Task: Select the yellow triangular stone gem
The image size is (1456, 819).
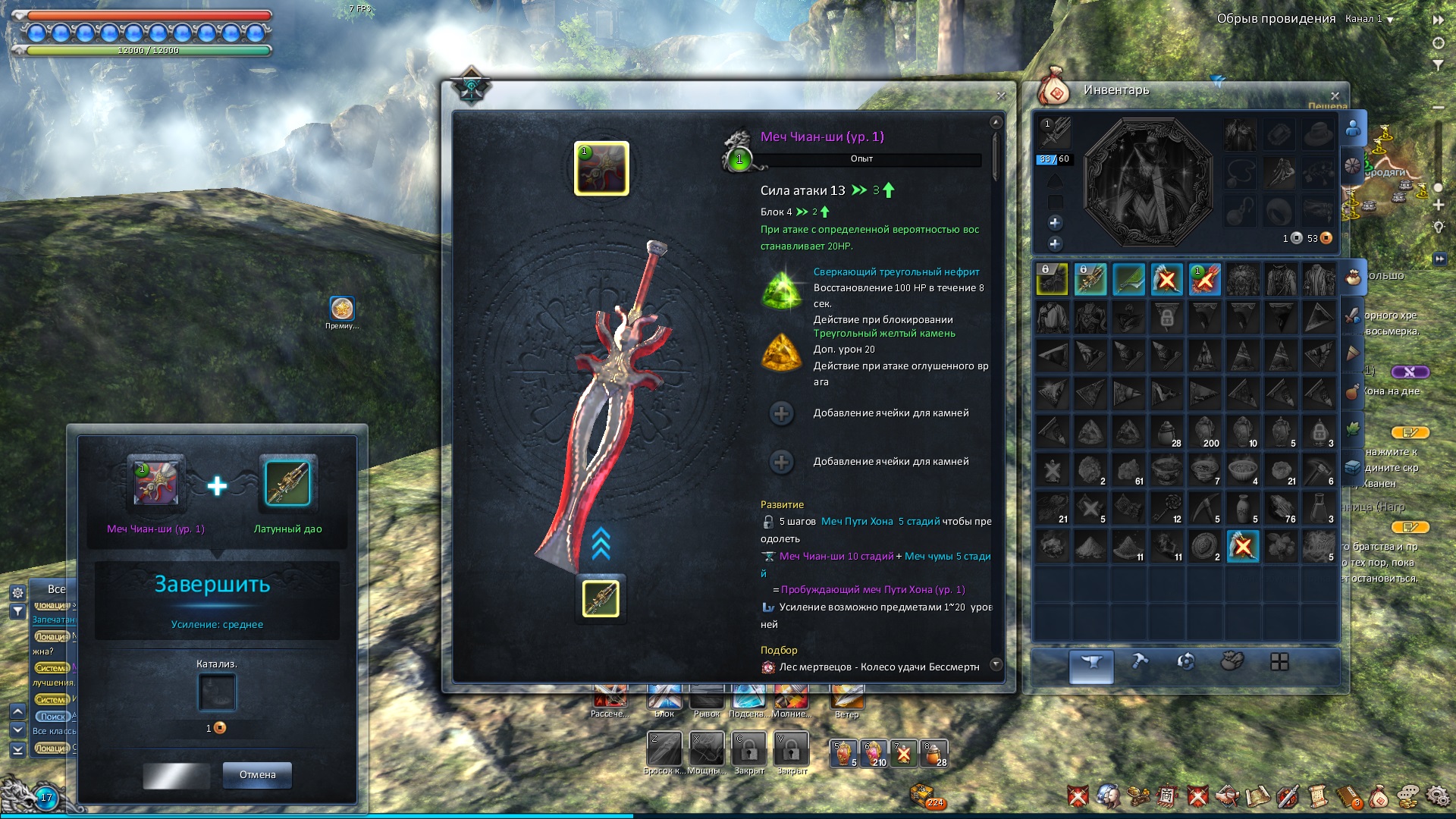Action: 782,353
